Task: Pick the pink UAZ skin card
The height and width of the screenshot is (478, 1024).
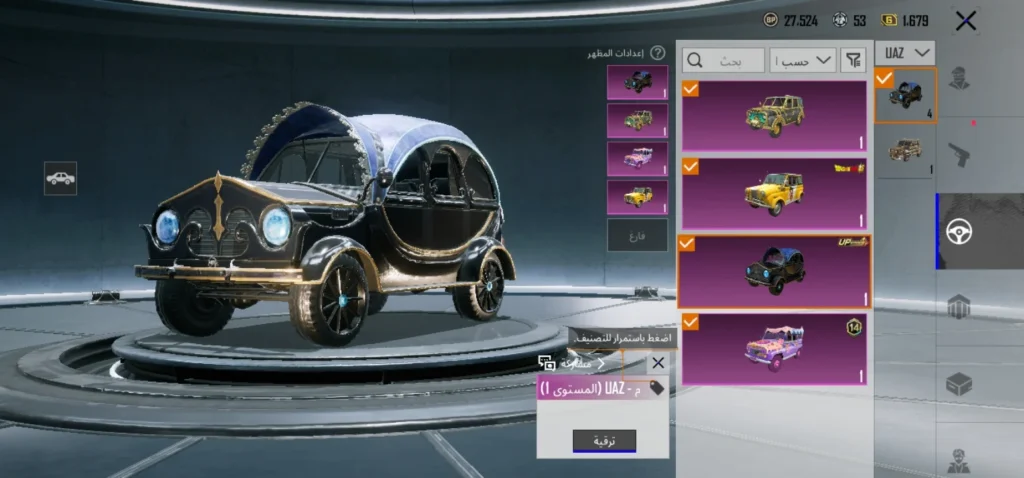Action: 774,348
